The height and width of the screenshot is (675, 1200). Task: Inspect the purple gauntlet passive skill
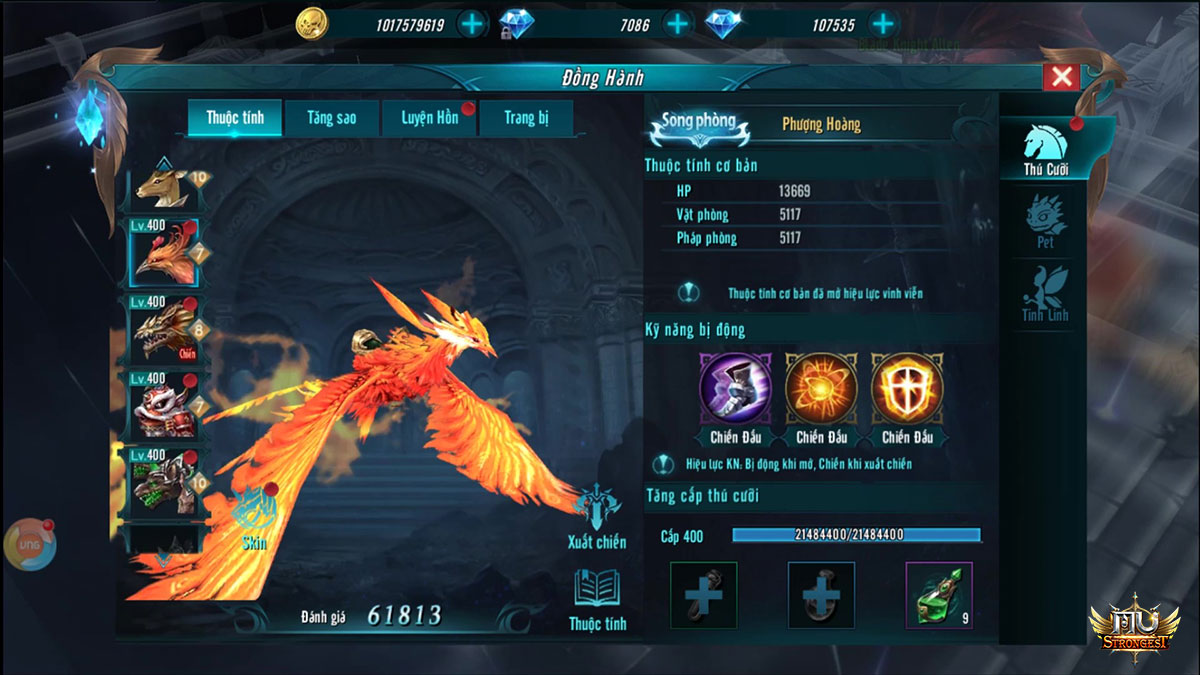coord(732,387)
